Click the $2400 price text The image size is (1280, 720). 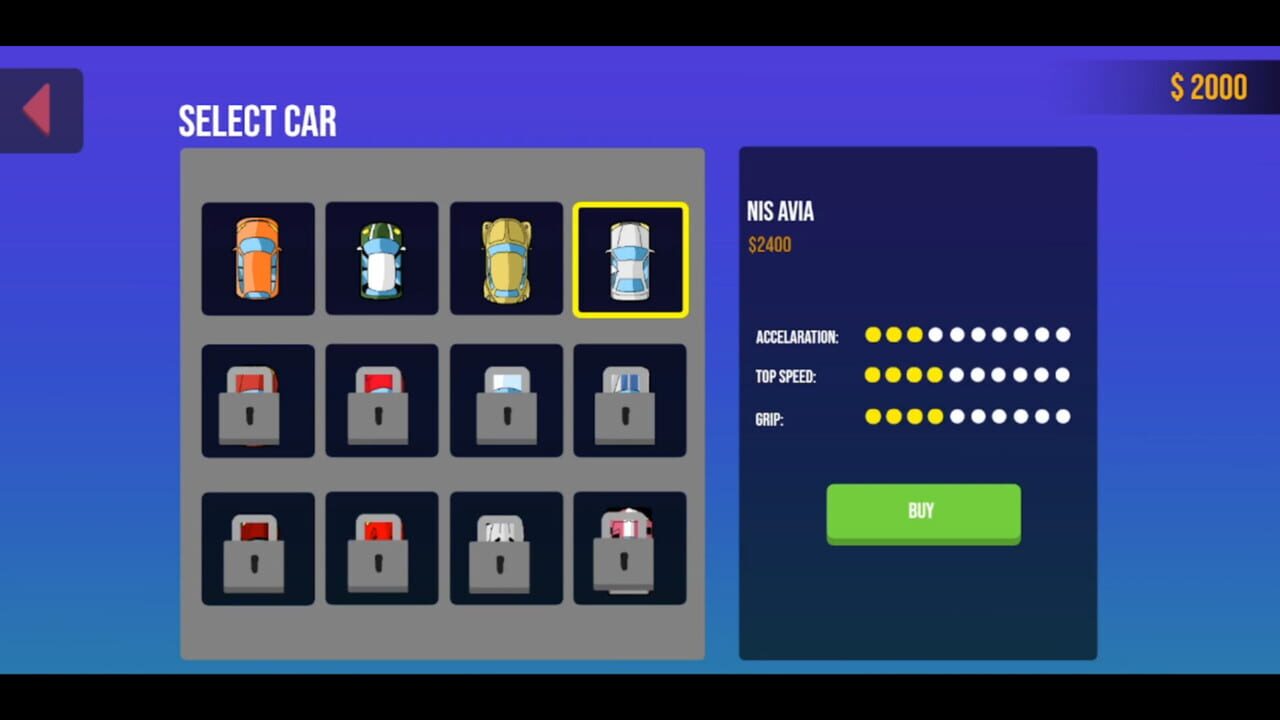[x=770, y=244]
